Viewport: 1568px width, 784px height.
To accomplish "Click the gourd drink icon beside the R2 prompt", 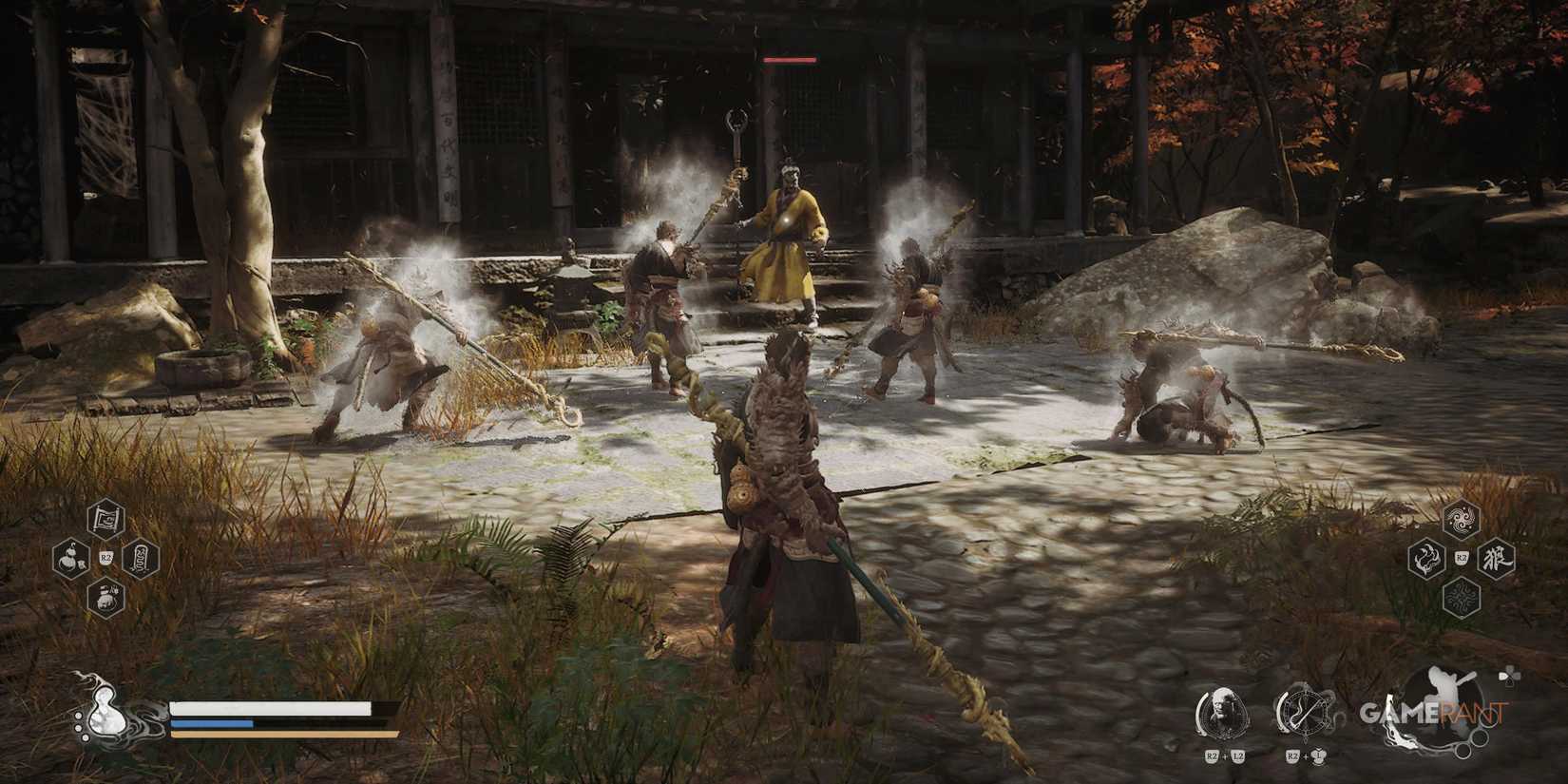I will tap(70, 558).
